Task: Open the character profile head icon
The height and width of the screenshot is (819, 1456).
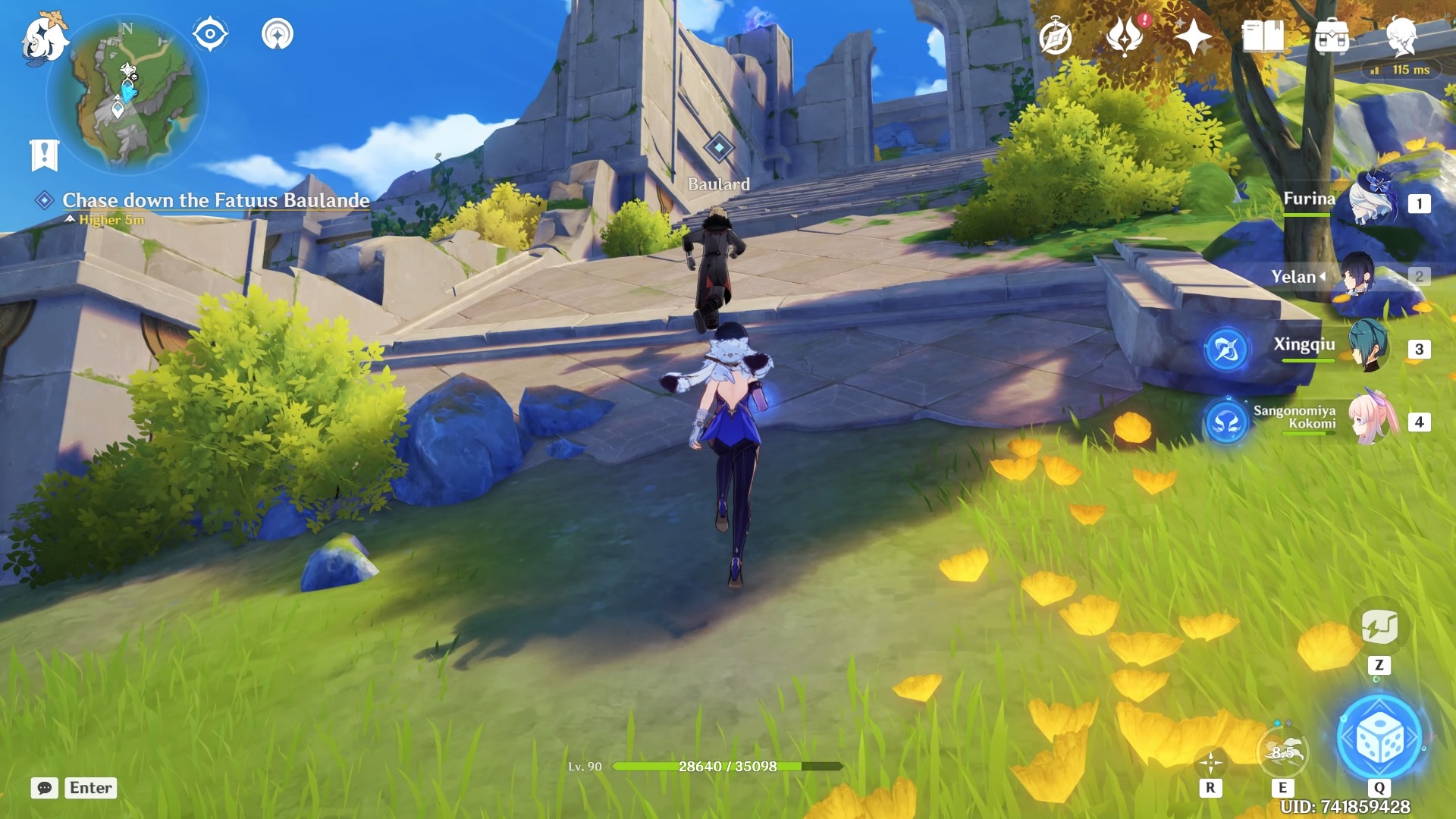Action: tap(1401, 36)
